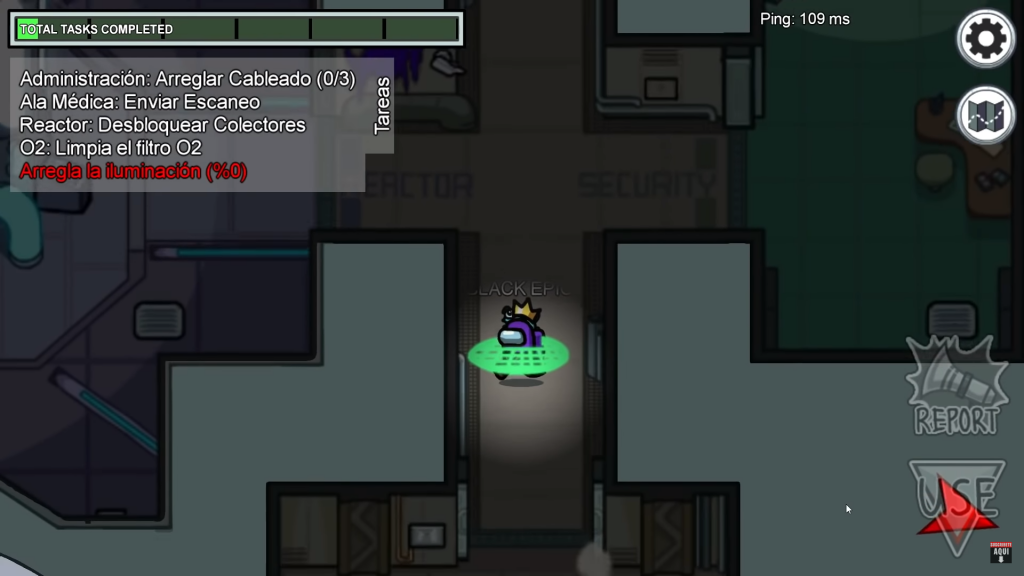This screenshot has height=576, width=1024.
Task: Open the settings gear menu
Action: 986,39
